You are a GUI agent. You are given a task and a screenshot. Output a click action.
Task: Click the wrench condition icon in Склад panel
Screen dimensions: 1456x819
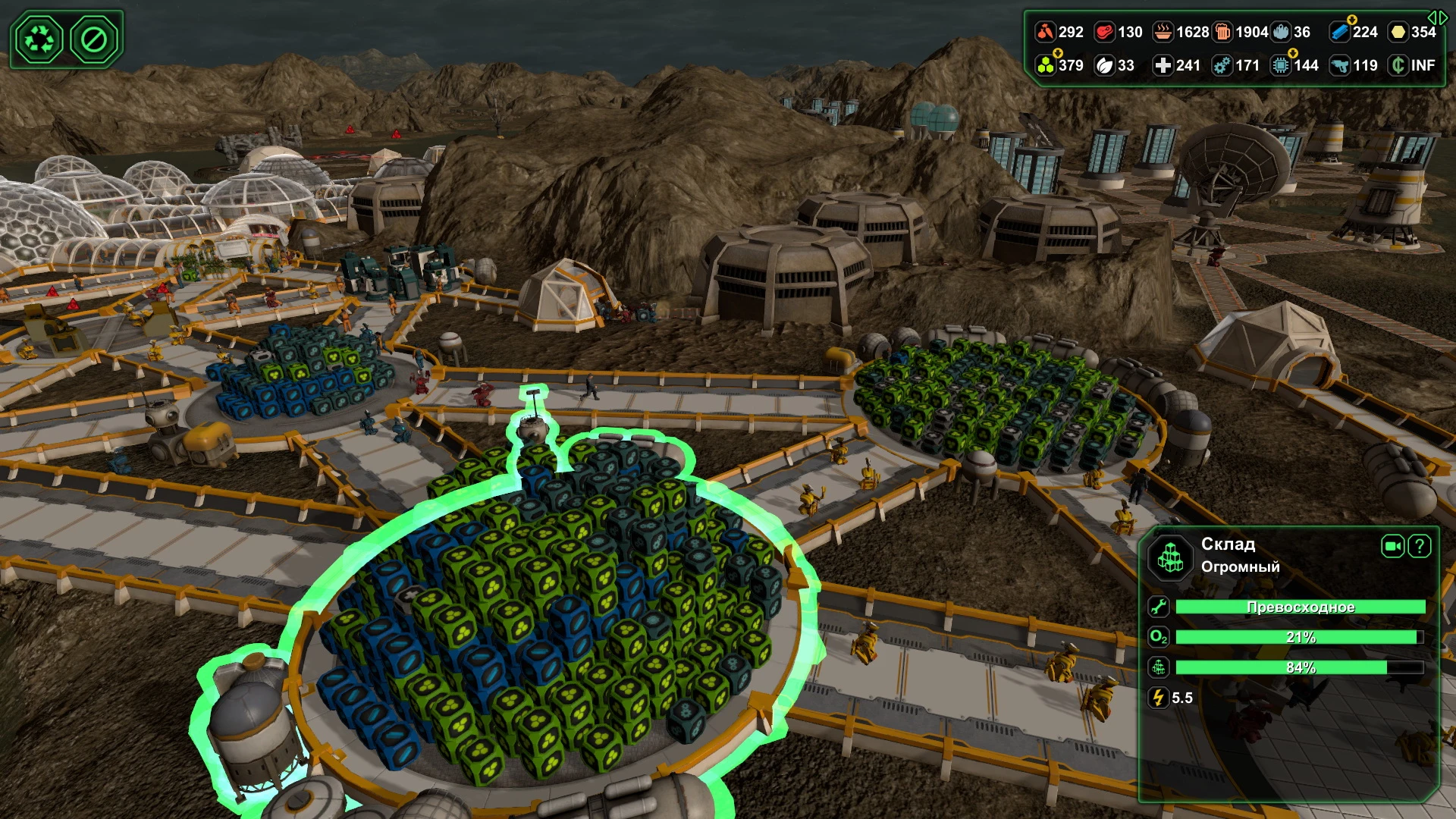coord(1159,607)
